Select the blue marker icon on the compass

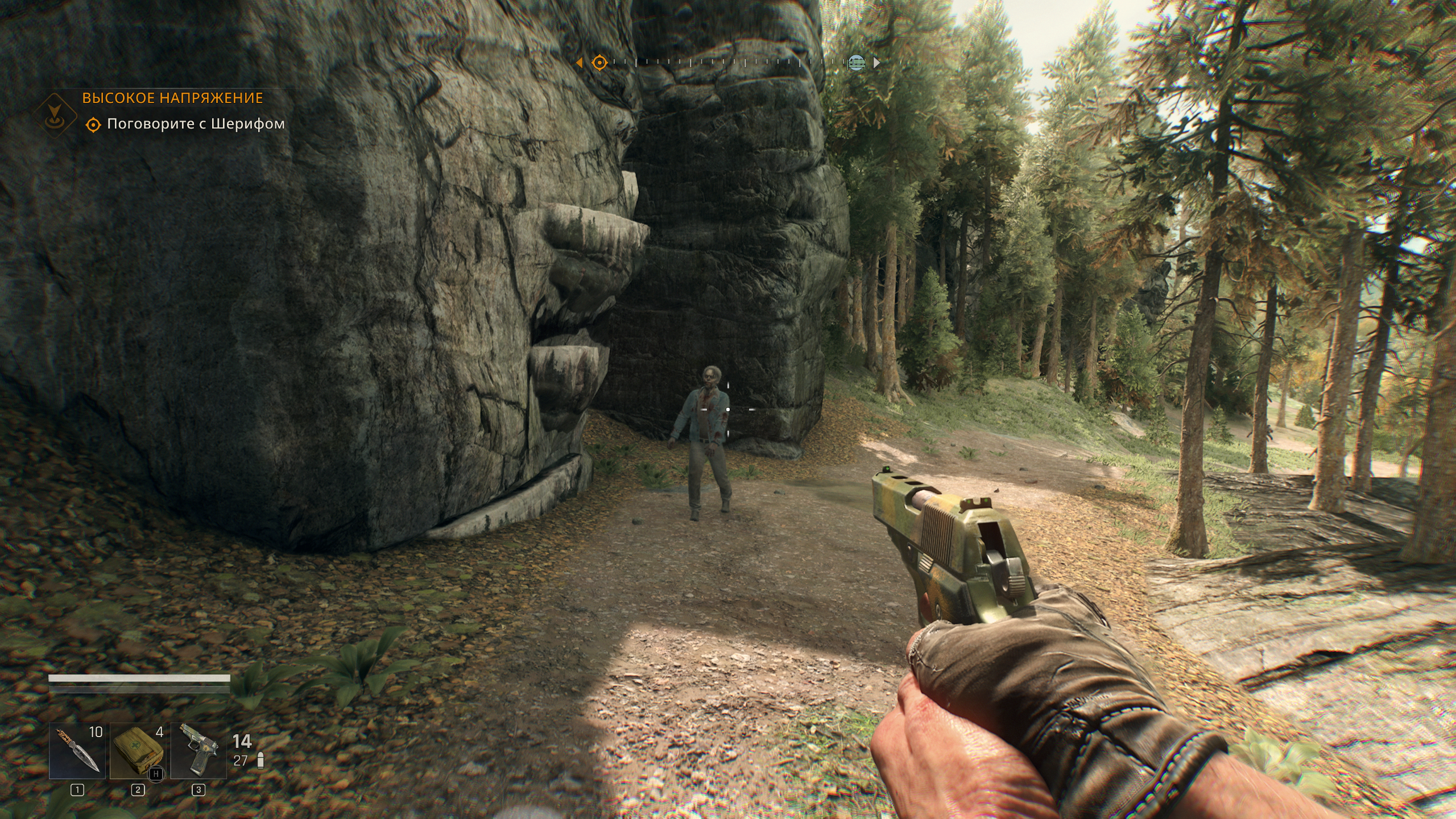(856, 63)
